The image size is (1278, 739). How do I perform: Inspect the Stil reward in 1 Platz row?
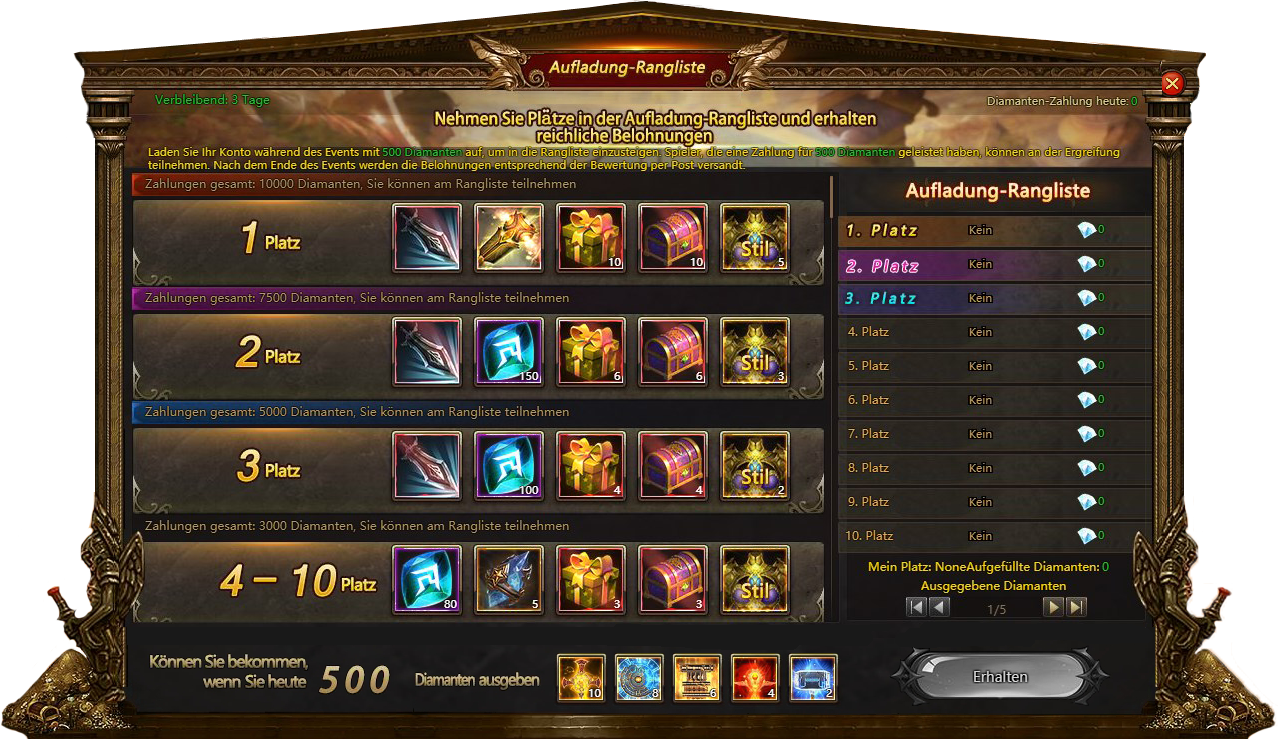pos(755,238)
